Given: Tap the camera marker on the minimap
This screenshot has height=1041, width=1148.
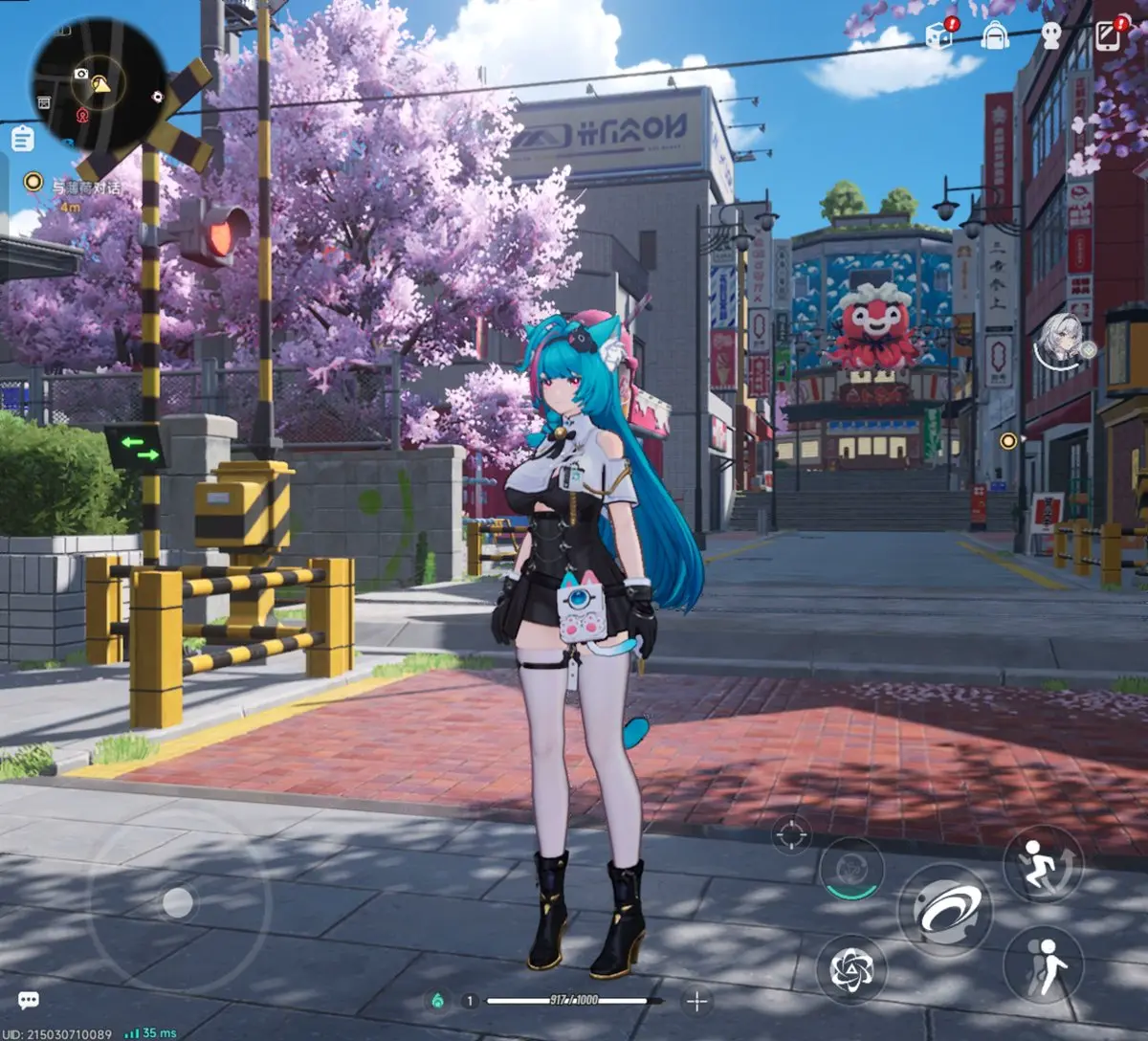Looking at the screenshot, I should (x=80, y=75).
